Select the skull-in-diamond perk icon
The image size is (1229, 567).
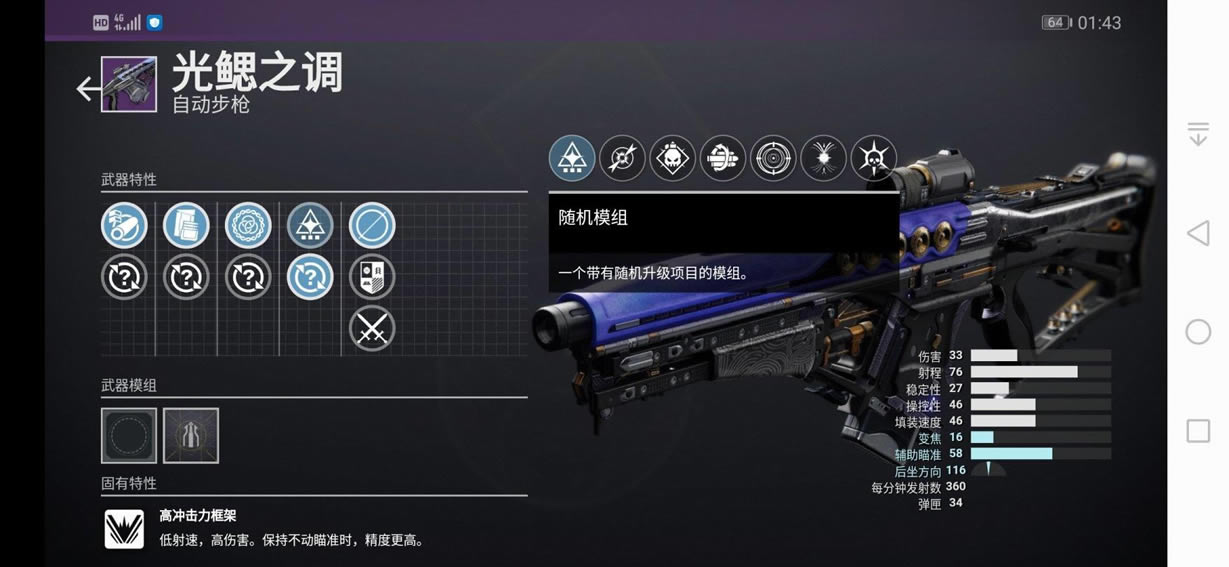[673, 158]
